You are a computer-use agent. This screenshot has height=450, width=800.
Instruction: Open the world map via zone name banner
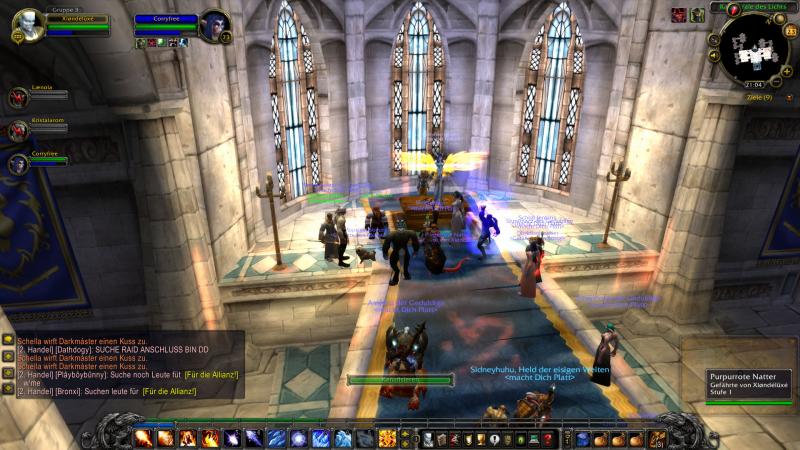click(765, 7)
